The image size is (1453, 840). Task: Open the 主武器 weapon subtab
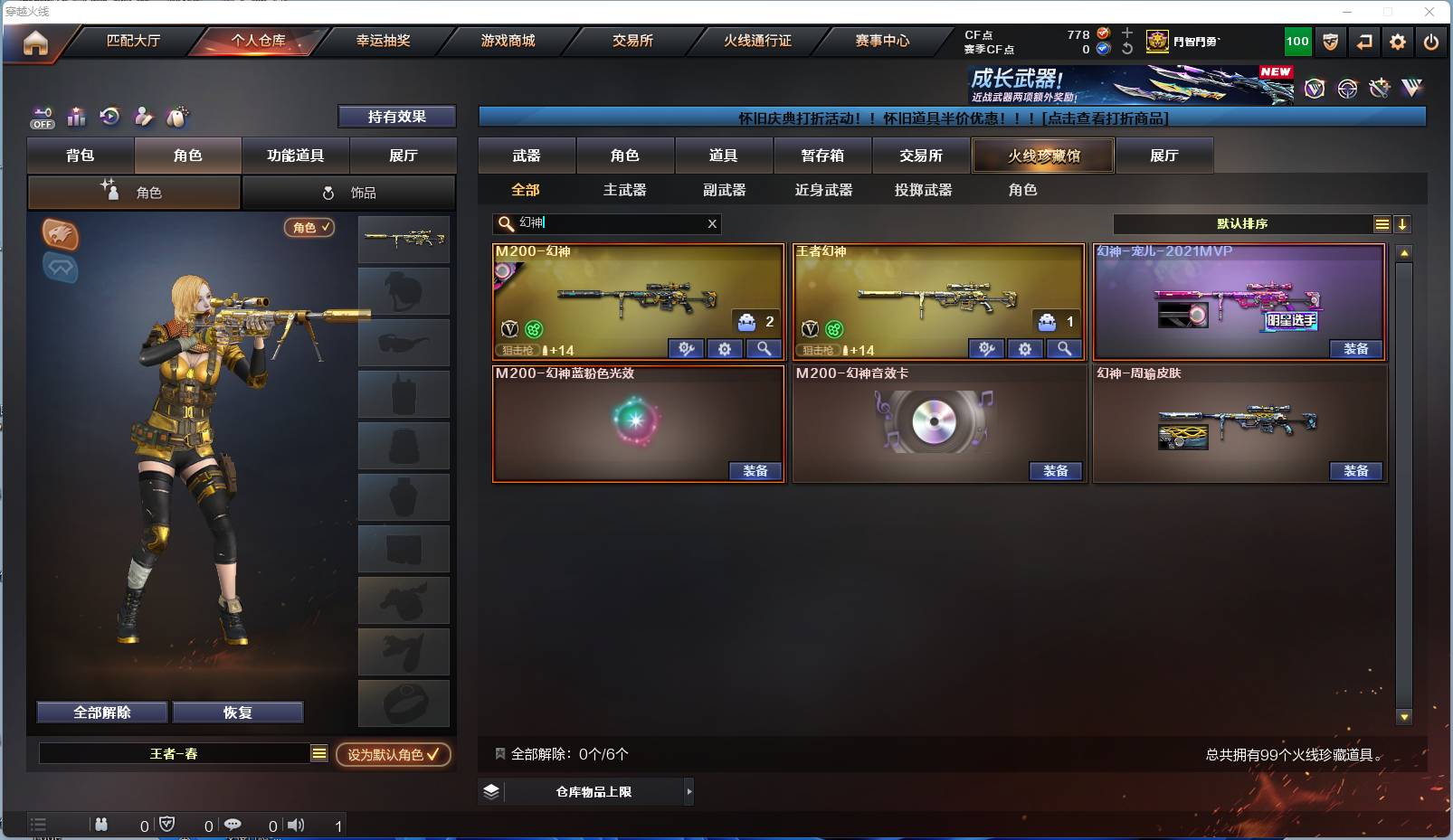pos(626,190)
